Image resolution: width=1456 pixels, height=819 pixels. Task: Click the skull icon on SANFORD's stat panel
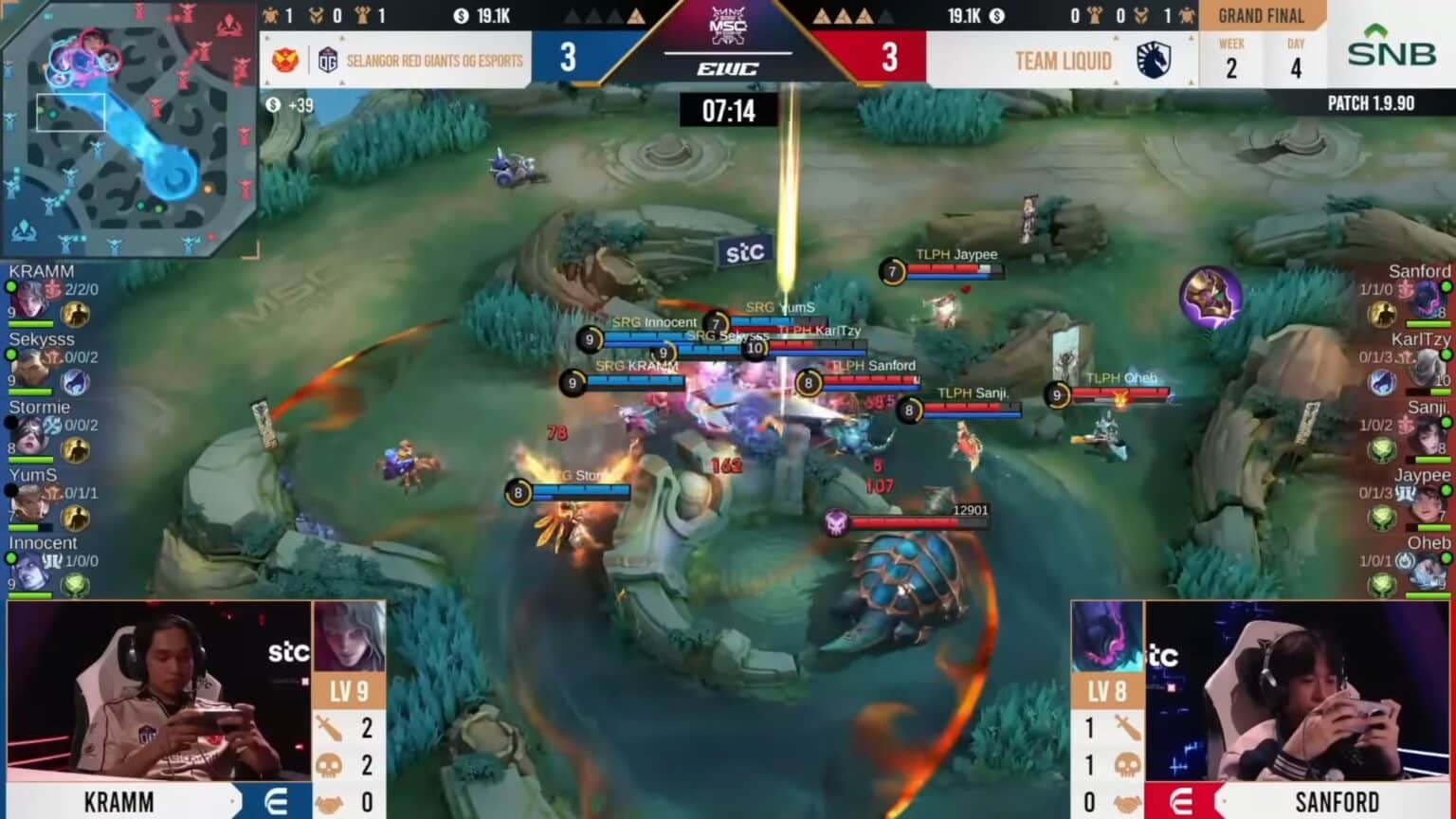1128,764
